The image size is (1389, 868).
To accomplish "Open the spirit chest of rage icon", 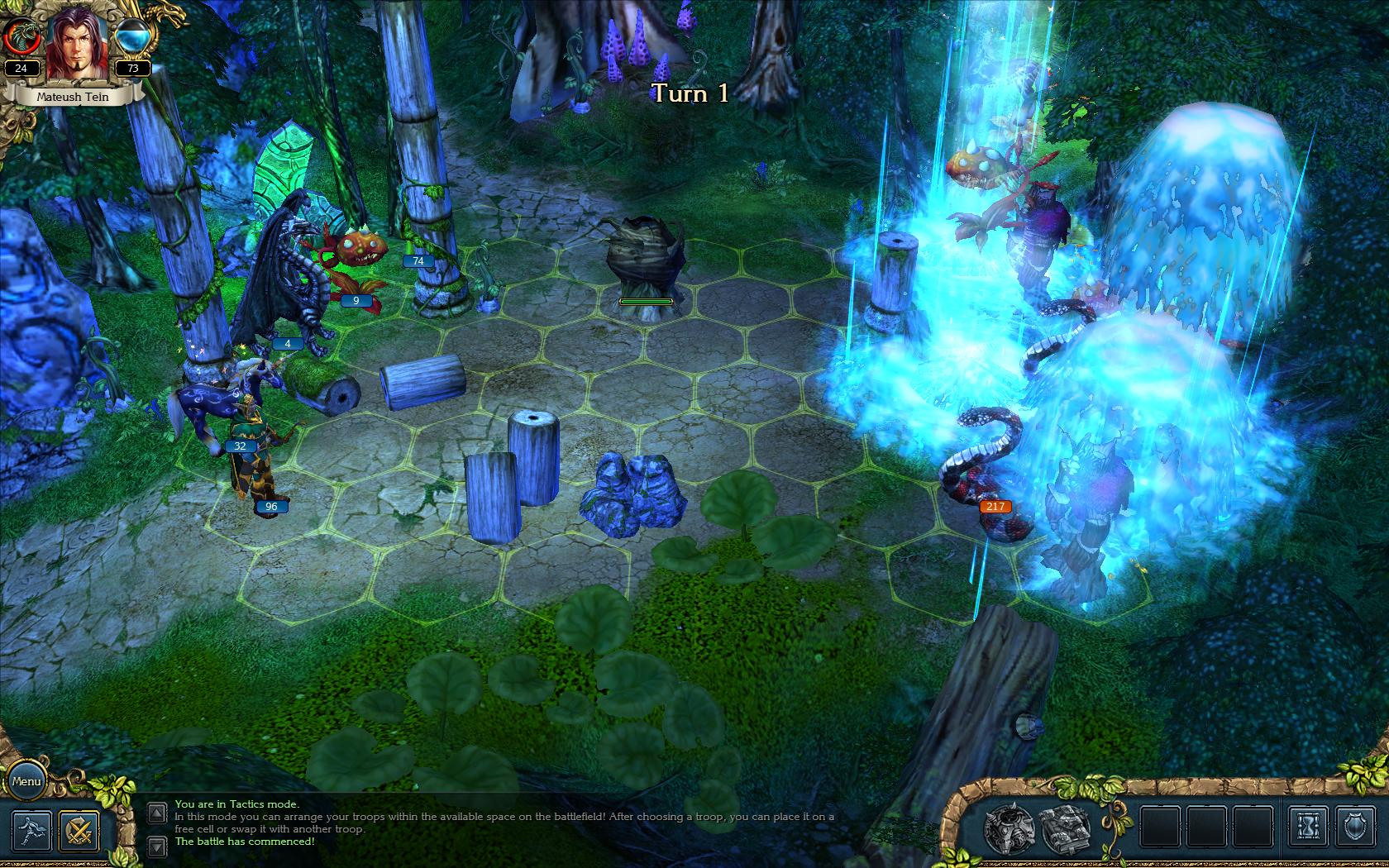I will (x=1009, y=827).
